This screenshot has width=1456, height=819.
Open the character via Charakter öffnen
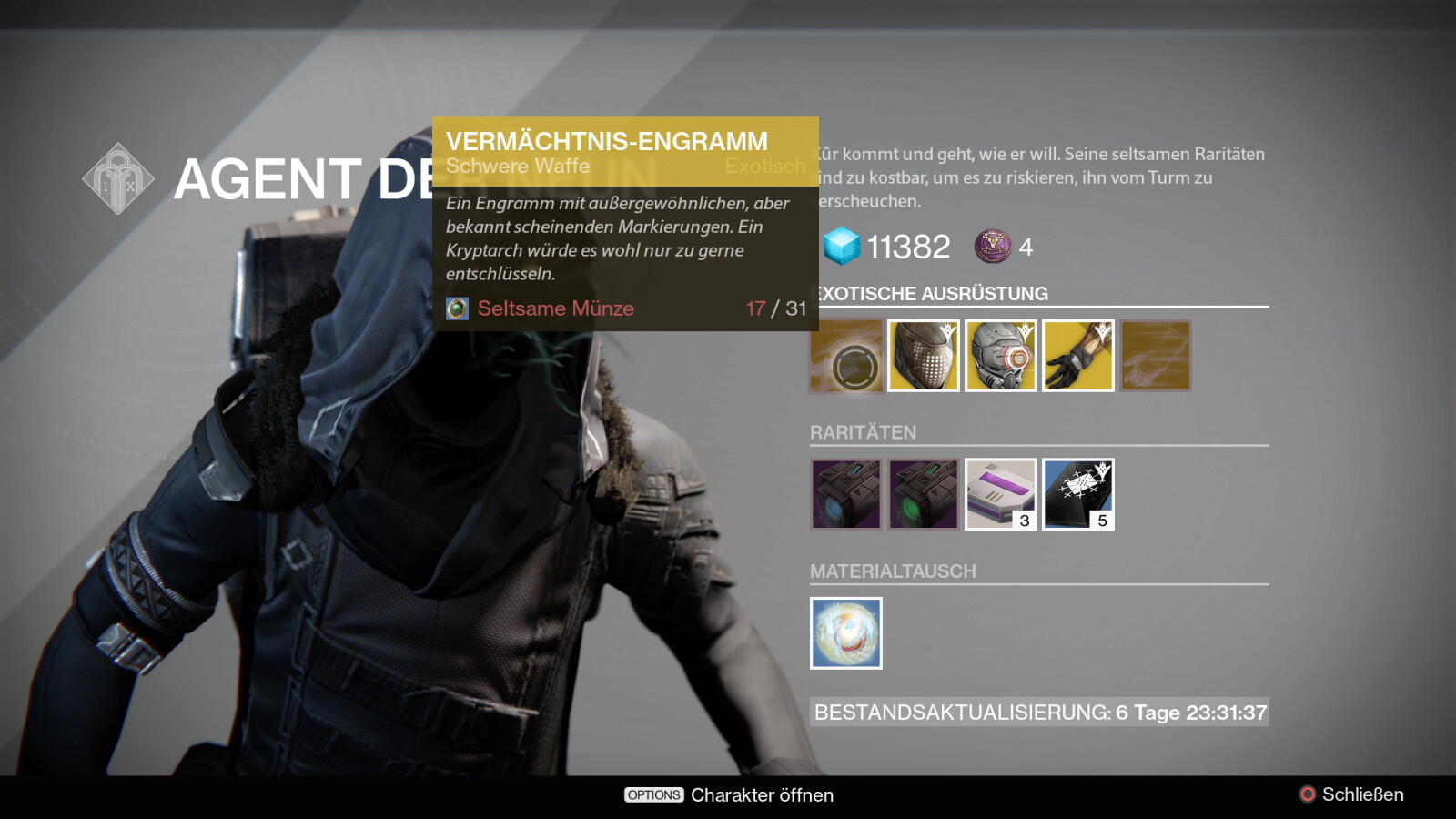pyautogui.click(x=729, y=794)
